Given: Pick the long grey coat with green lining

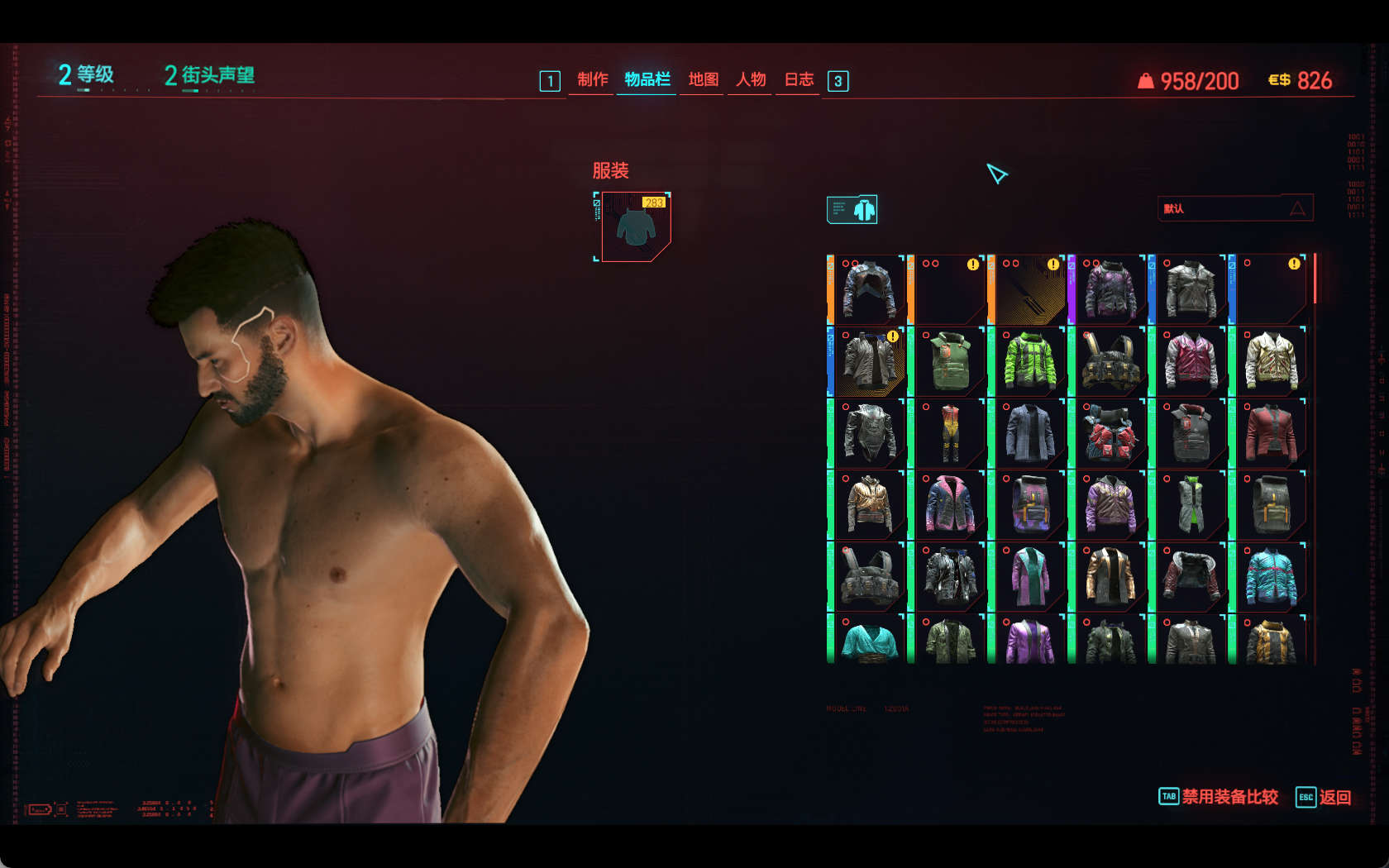Looking at the screenshot, I should (1191, 505).
